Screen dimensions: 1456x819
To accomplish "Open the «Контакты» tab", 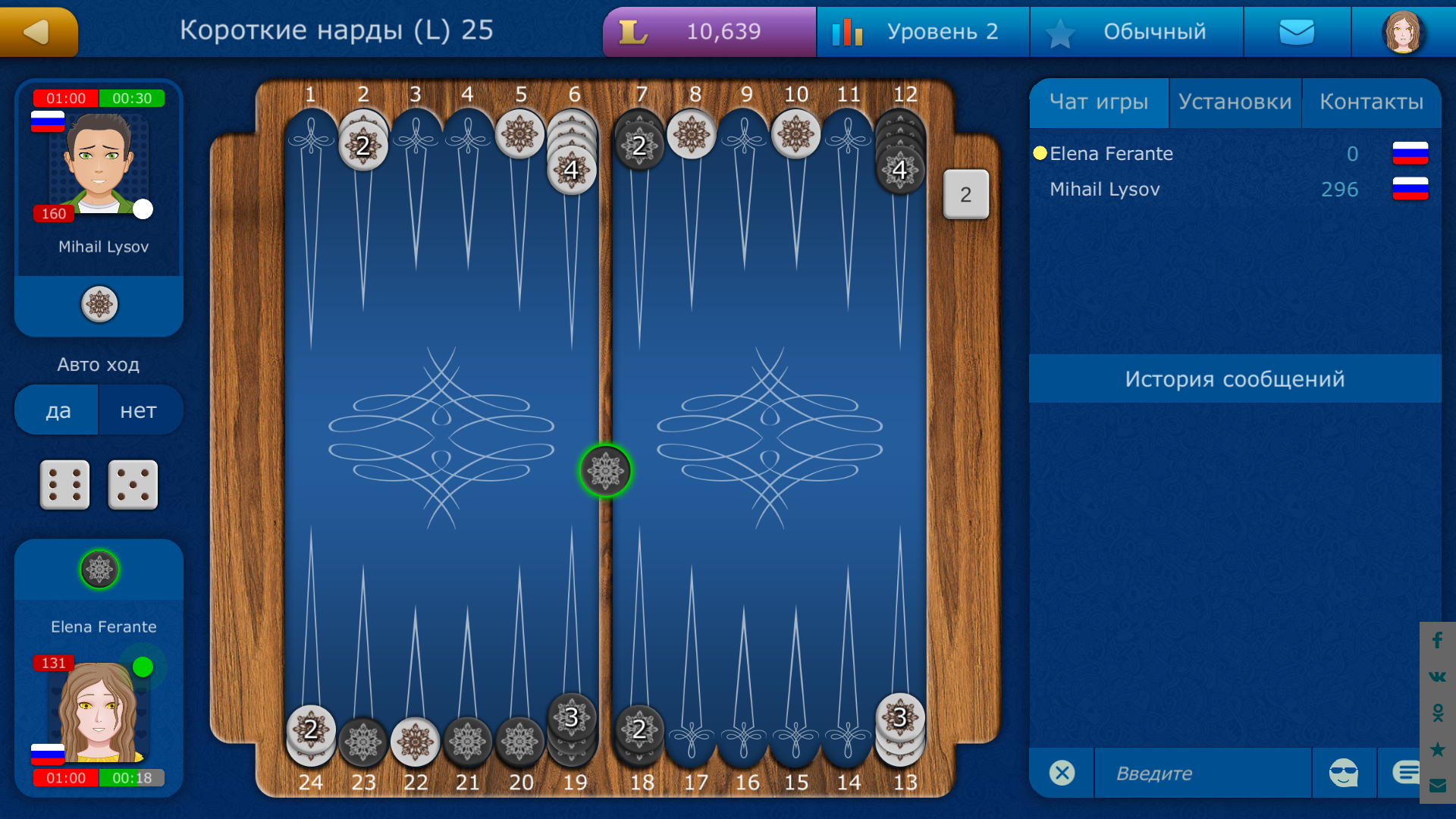I will coord(1373,101).
